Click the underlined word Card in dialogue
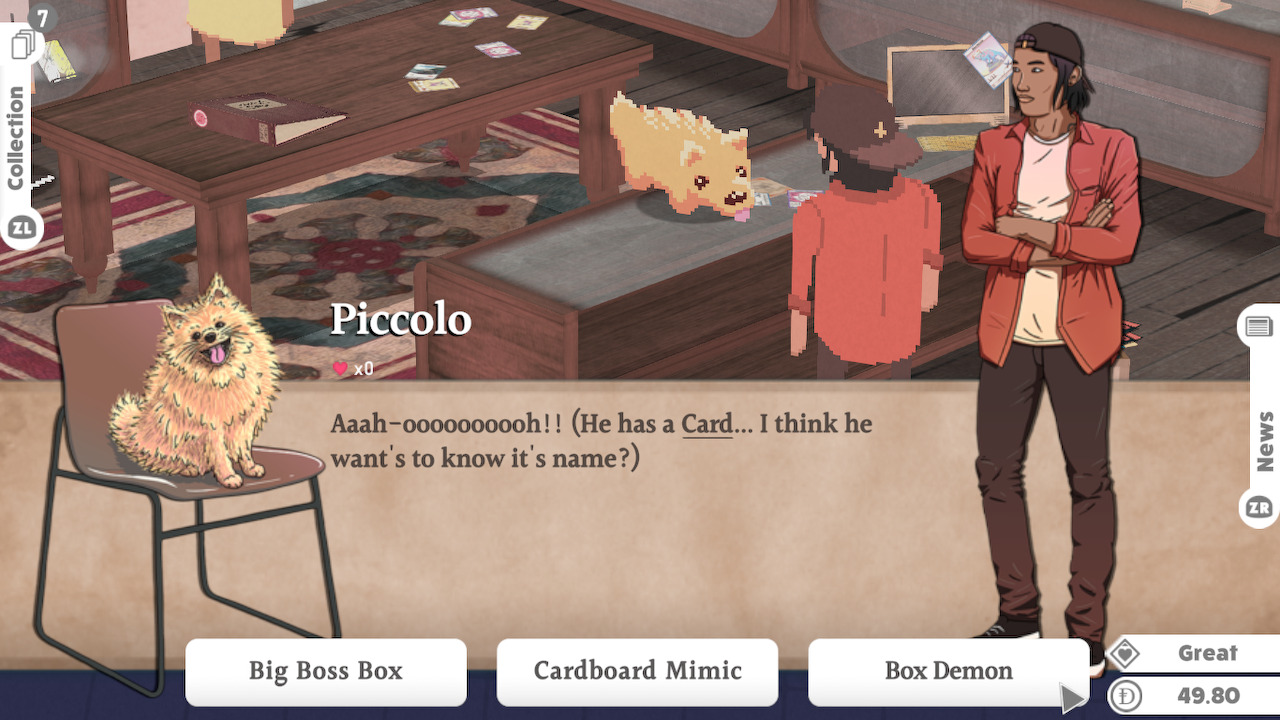 [706, 424]
